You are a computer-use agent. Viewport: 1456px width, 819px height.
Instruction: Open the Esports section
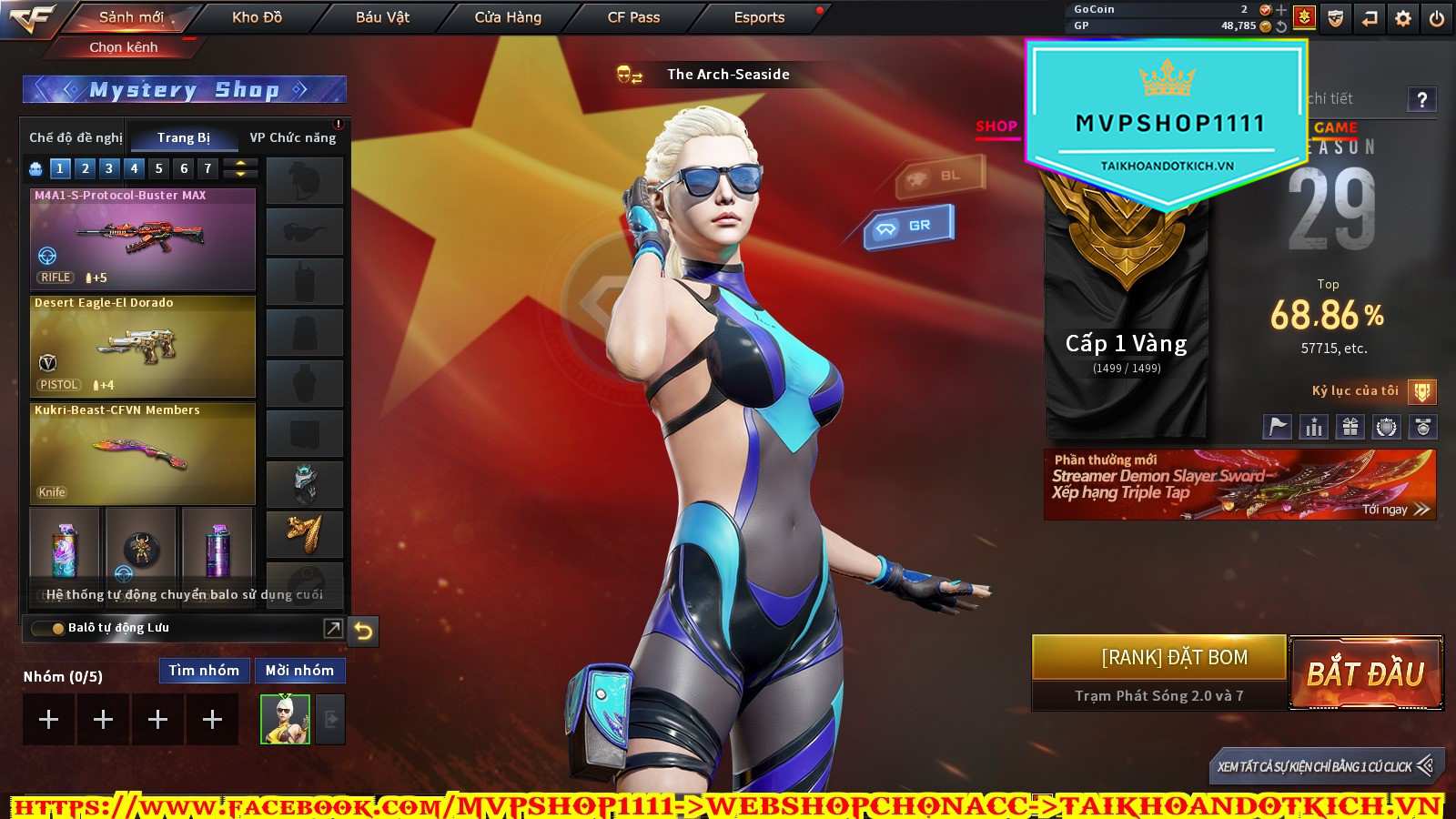[x=759, y=17]
